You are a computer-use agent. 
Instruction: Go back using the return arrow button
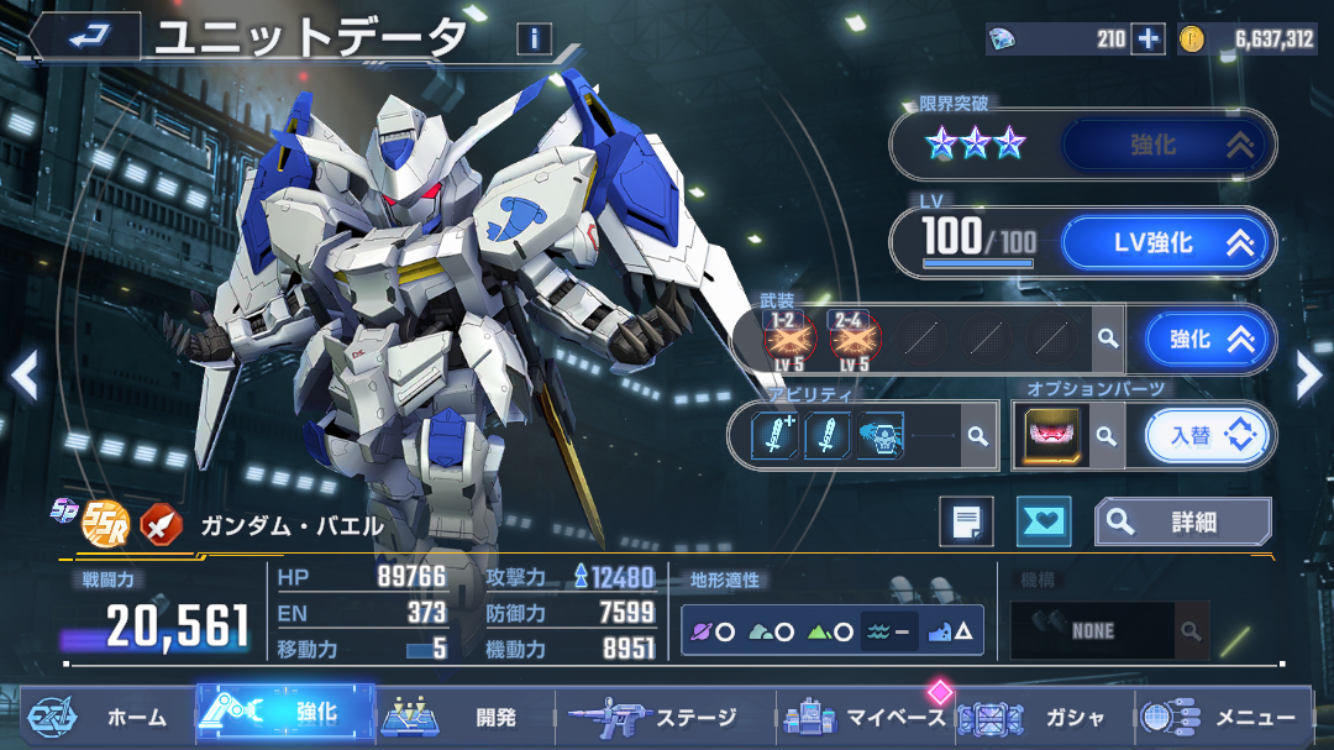[90, 37]
